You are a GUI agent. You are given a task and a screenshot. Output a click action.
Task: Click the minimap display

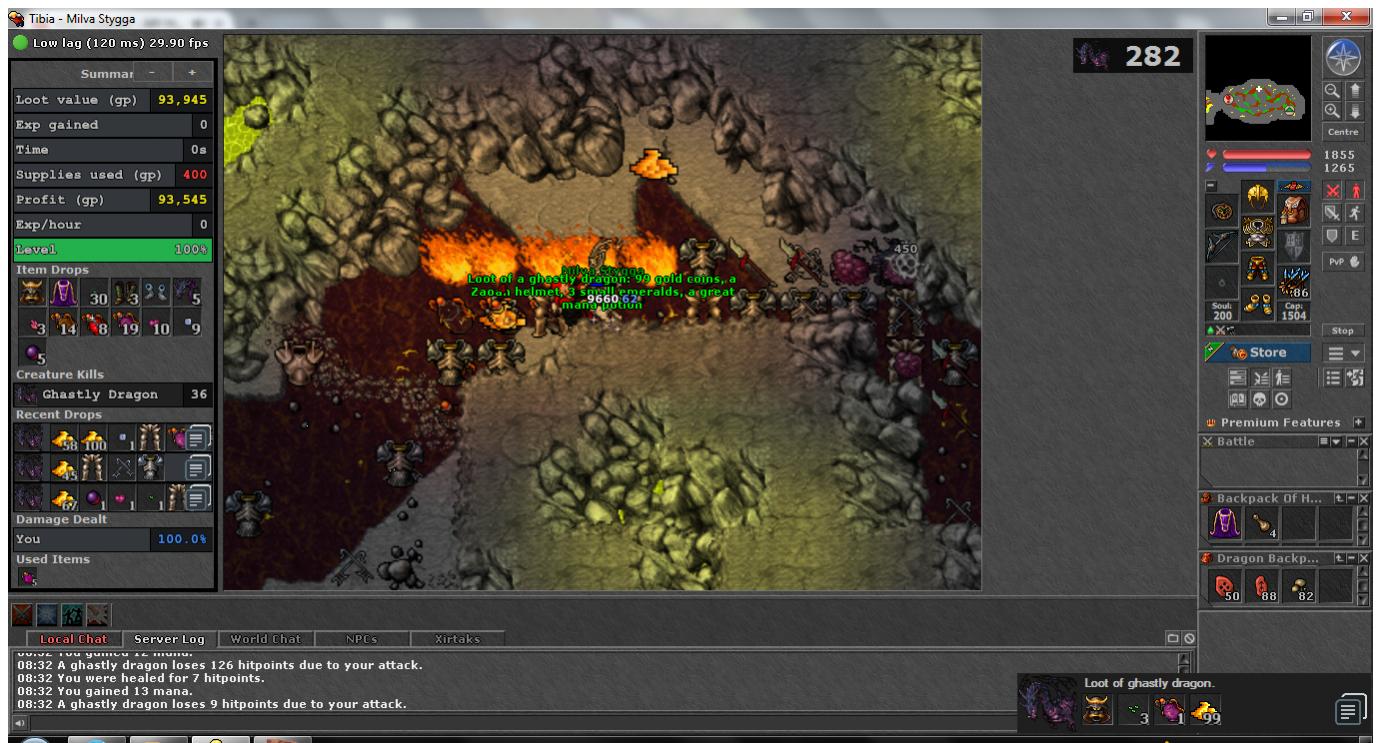coord(1257,88)
